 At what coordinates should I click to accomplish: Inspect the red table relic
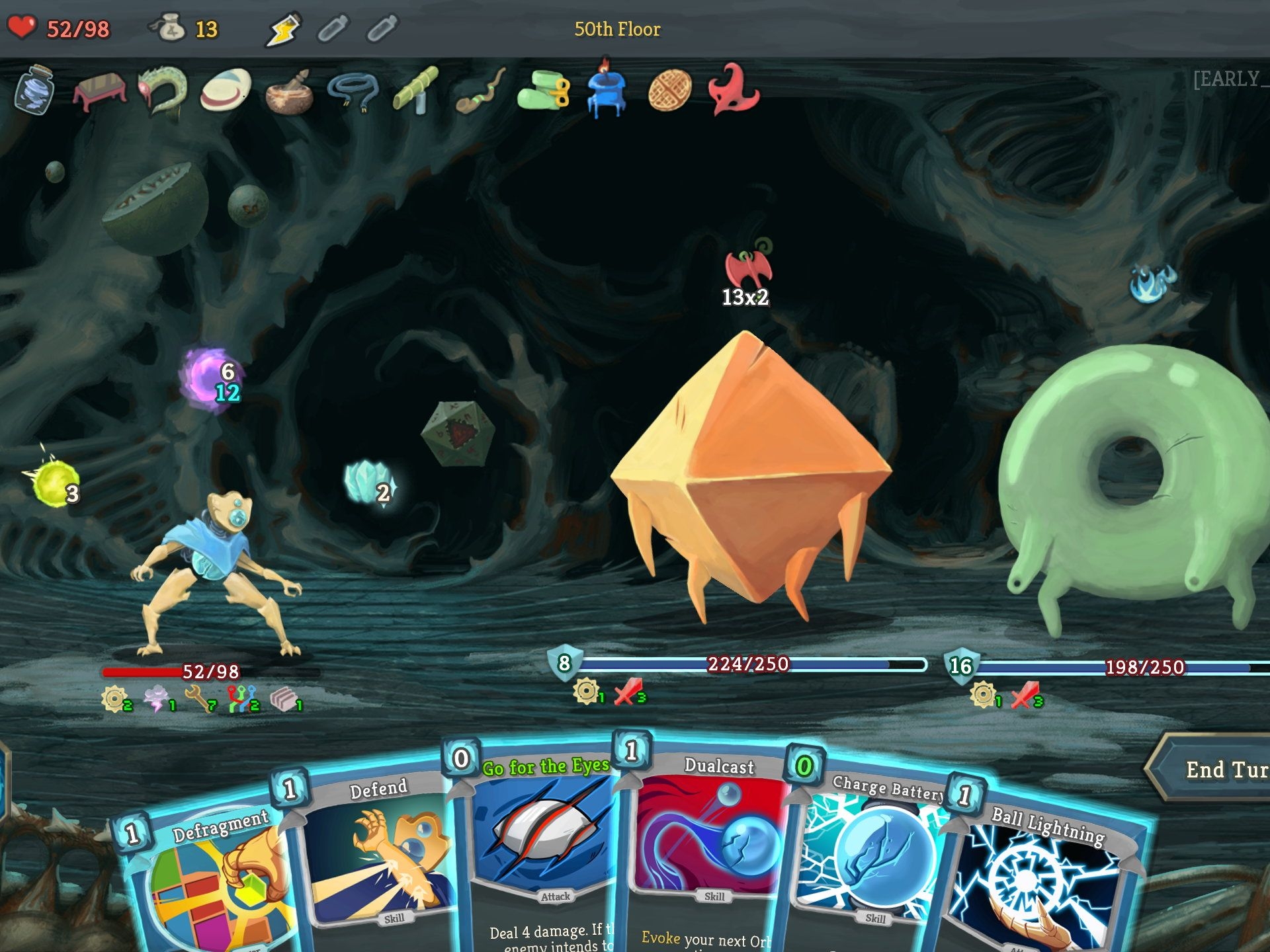click(99, 91)
